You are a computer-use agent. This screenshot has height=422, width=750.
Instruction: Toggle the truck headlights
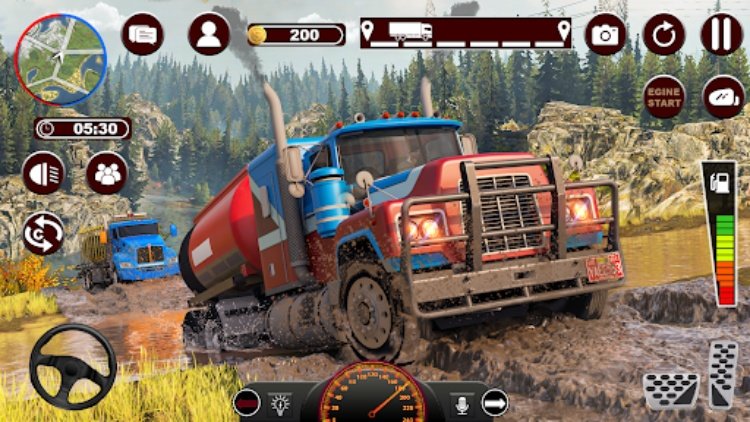coord(44,173)
